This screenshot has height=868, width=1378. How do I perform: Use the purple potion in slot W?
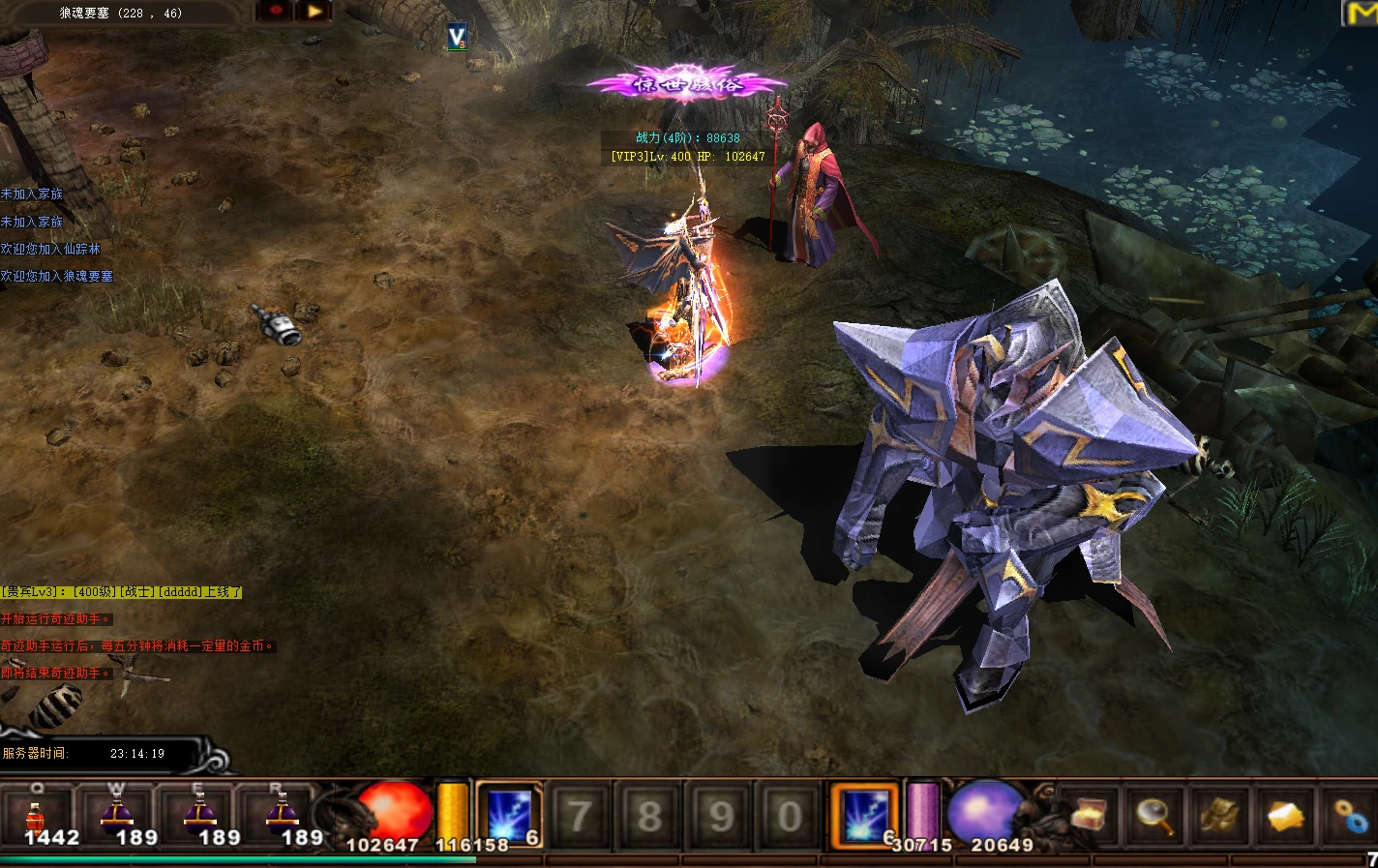(x=118, y=816)
